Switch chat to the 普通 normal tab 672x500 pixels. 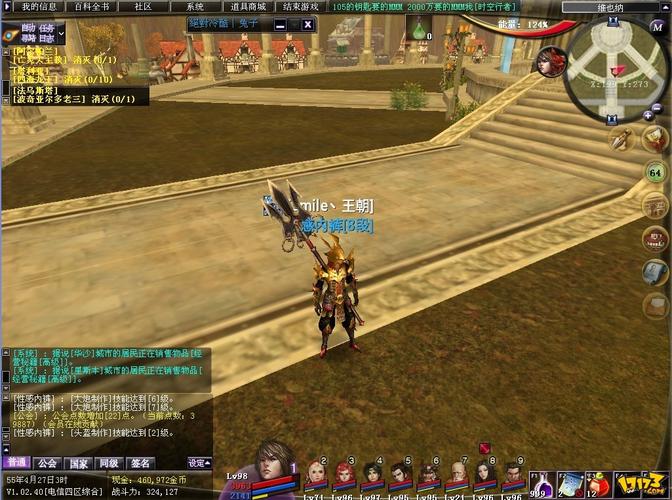16,463
